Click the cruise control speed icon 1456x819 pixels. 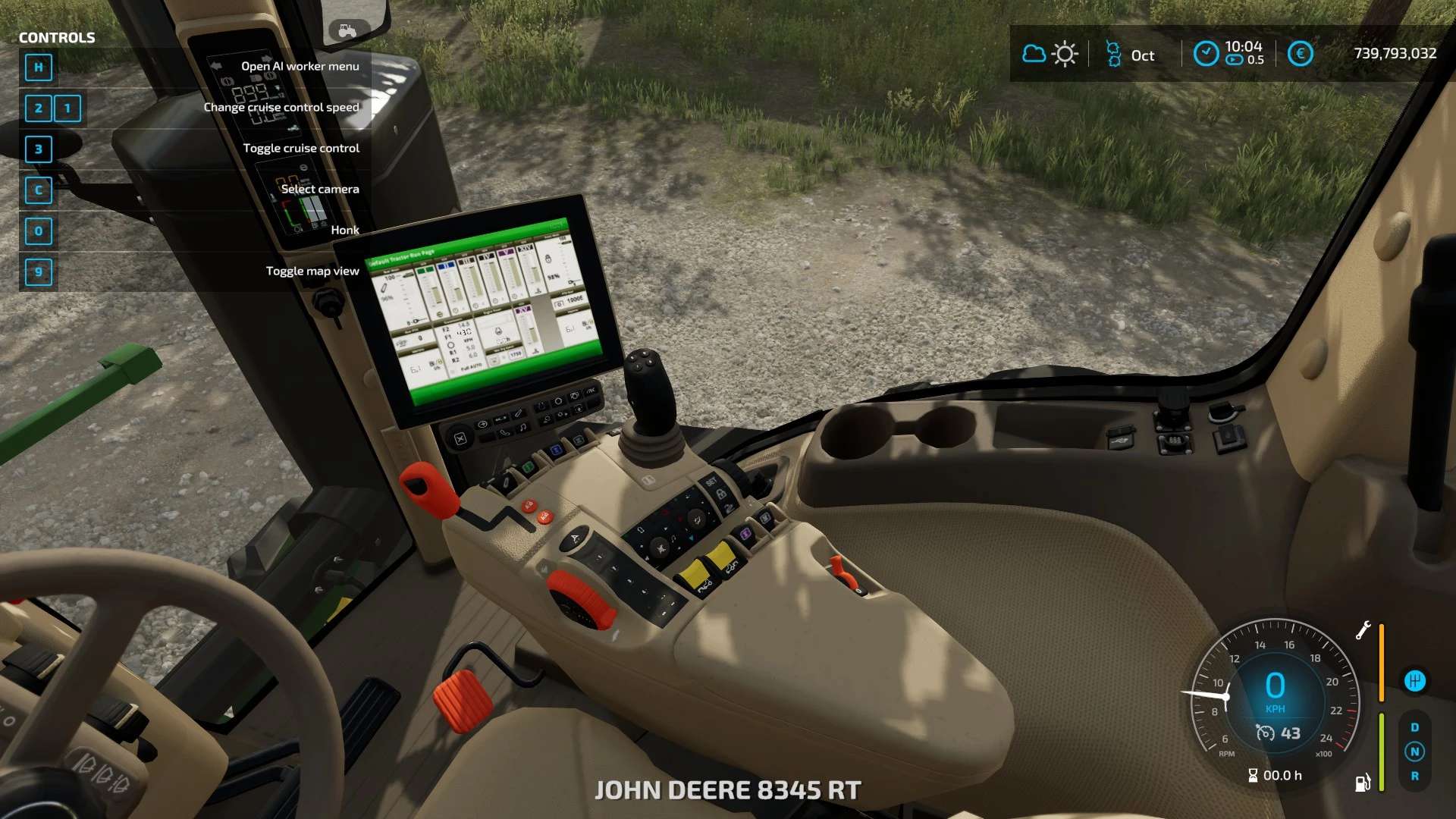click(x=1266, y=733)
